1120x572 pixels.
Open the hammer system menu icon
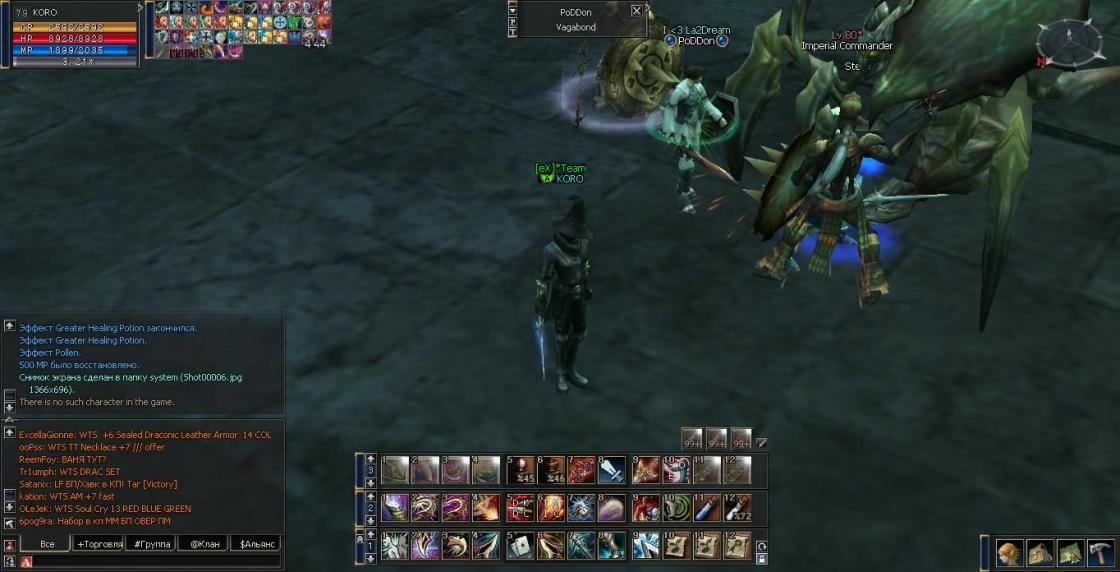point(1100,553)
